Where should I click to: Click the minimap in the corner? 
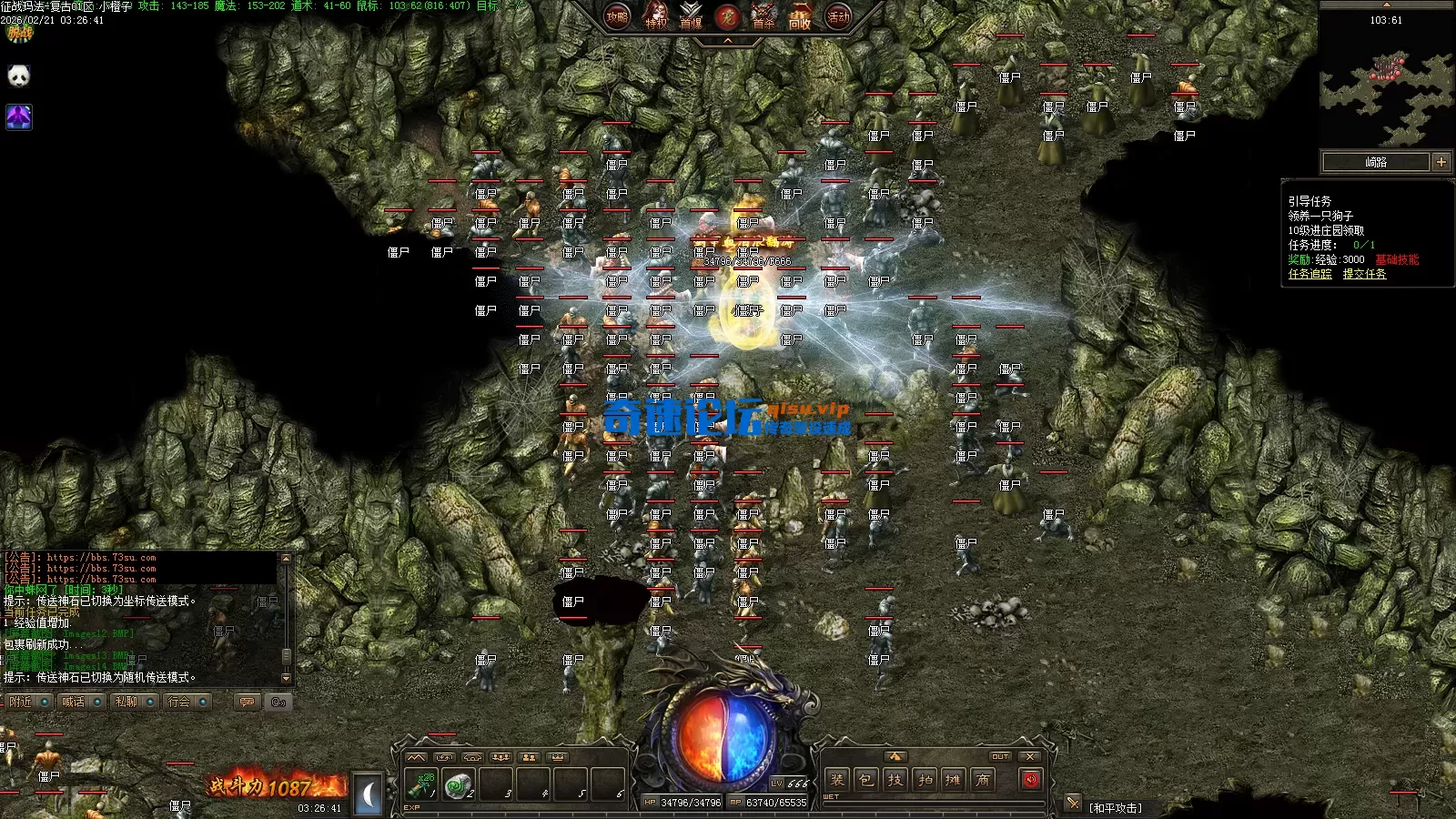pos(1386,86)
